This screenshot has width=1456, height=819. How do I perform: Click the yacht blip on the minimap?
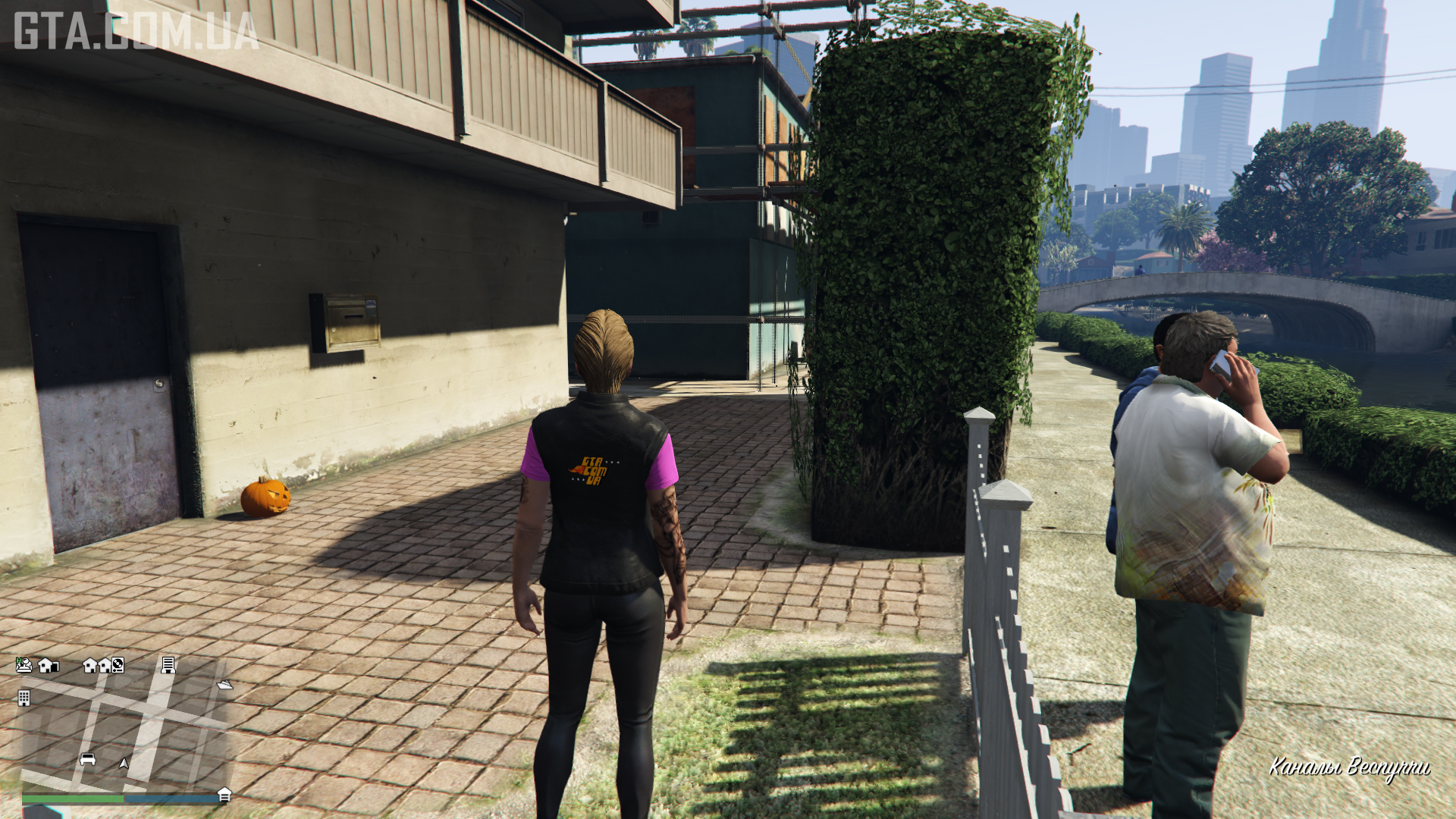coord(224,685)
